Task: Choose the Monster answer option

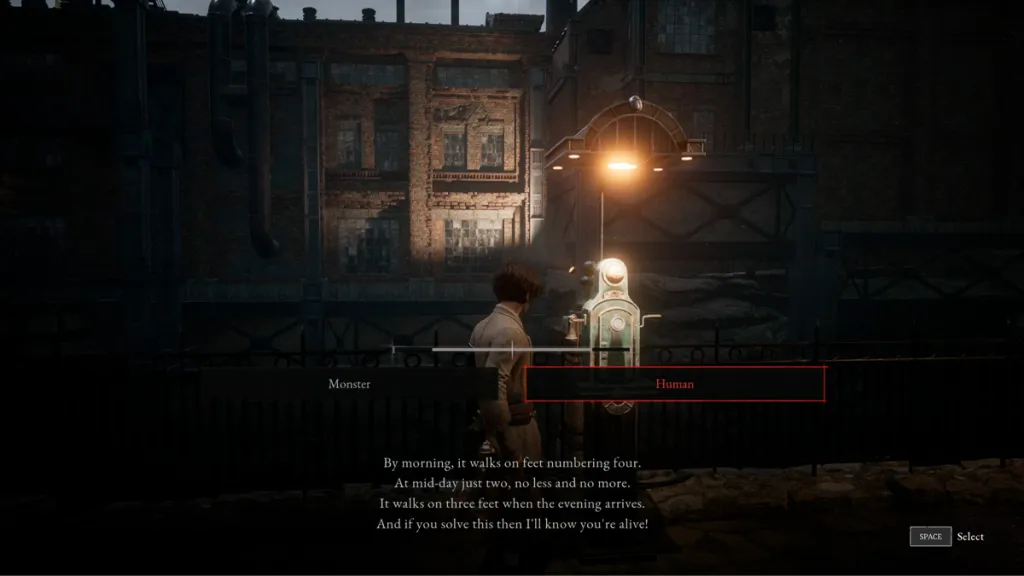Action: click(x=349, y=384)
